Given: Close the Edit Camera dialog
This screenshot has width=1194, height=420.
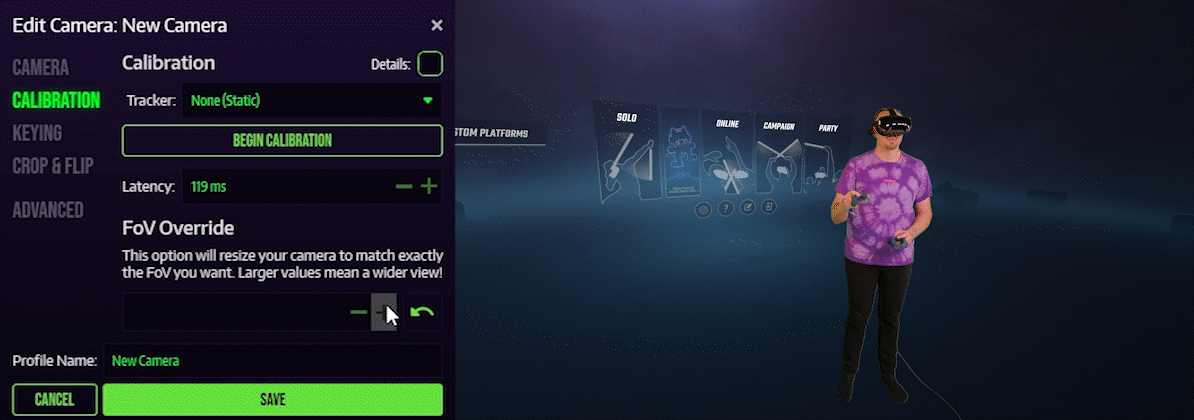Looking at the screenshot, I should click(437, 26).
